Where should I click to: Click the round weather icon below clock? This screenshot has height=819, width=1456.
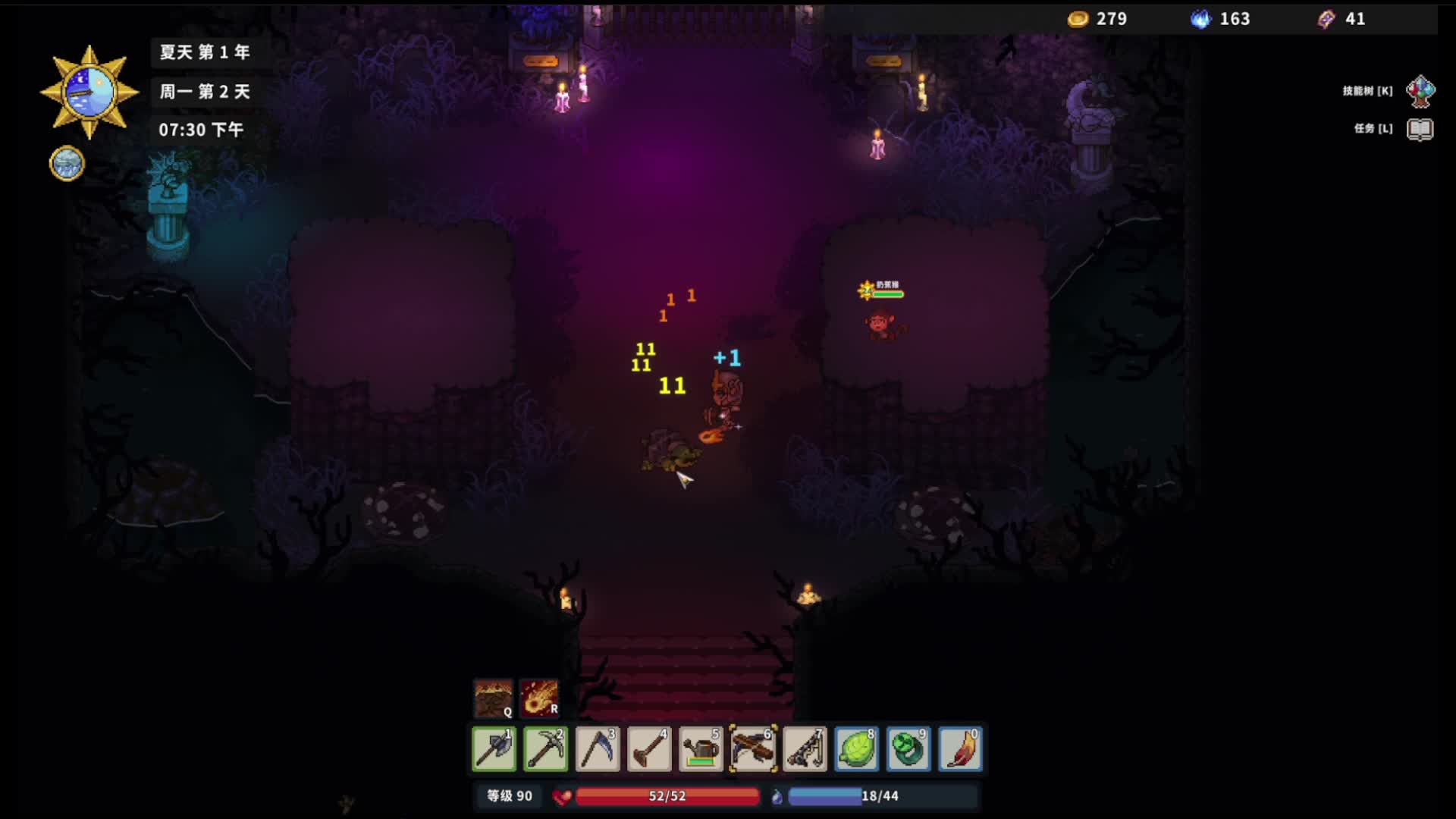click(x=67, y=163)
